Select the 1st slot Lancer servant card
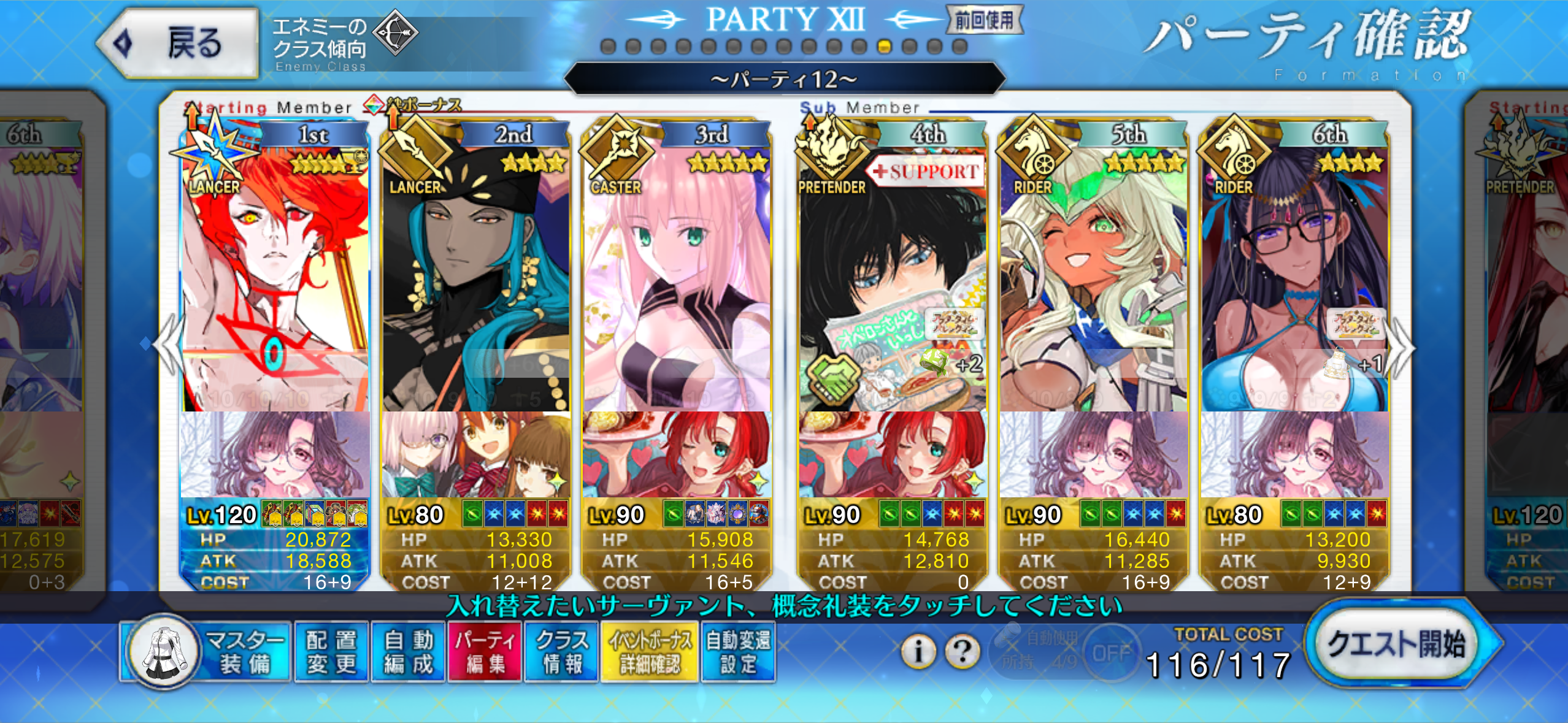This screenshot has height=723, width=1568. coord(275,276)
